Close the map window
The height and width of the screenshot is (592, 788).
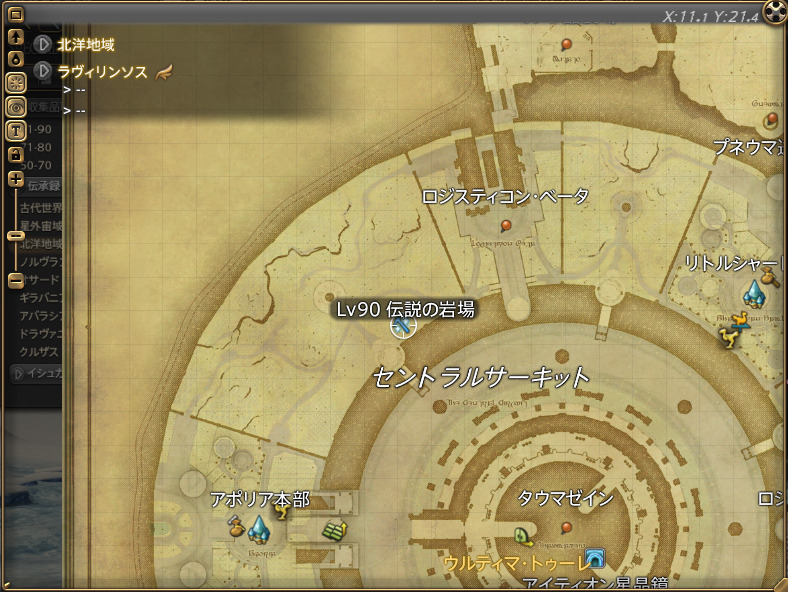pos(775,11)
